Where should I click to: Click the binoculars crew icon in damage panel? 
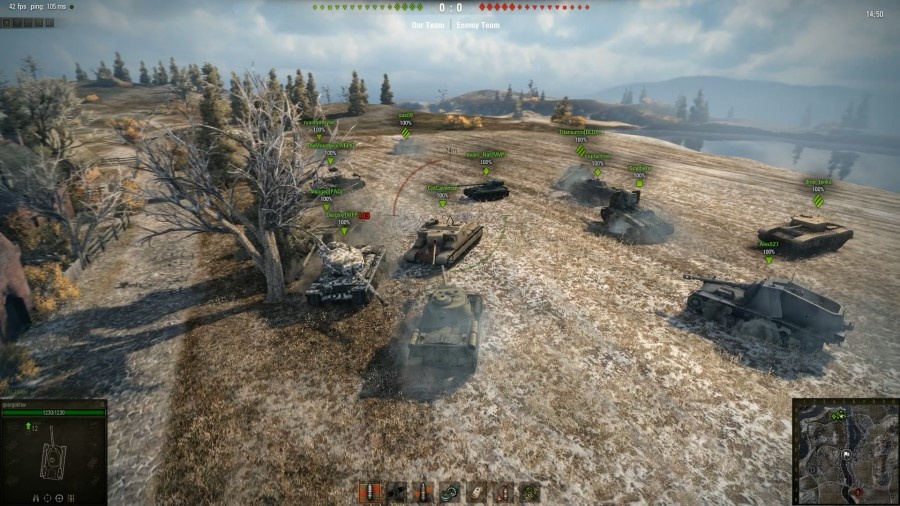[37, 497]
